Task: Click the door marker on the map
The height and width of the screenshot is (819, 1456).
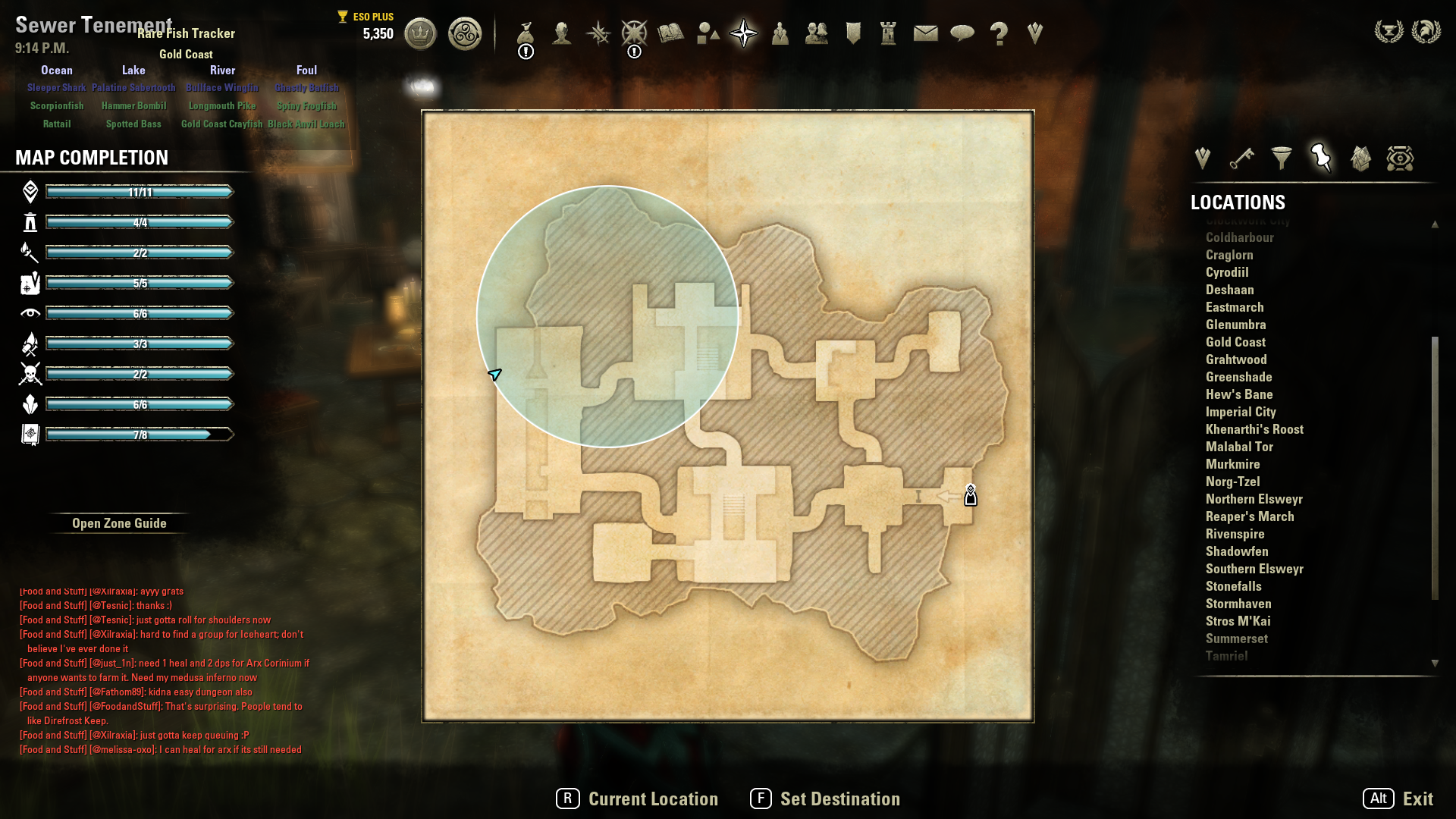Action: [x=971, y=496]
